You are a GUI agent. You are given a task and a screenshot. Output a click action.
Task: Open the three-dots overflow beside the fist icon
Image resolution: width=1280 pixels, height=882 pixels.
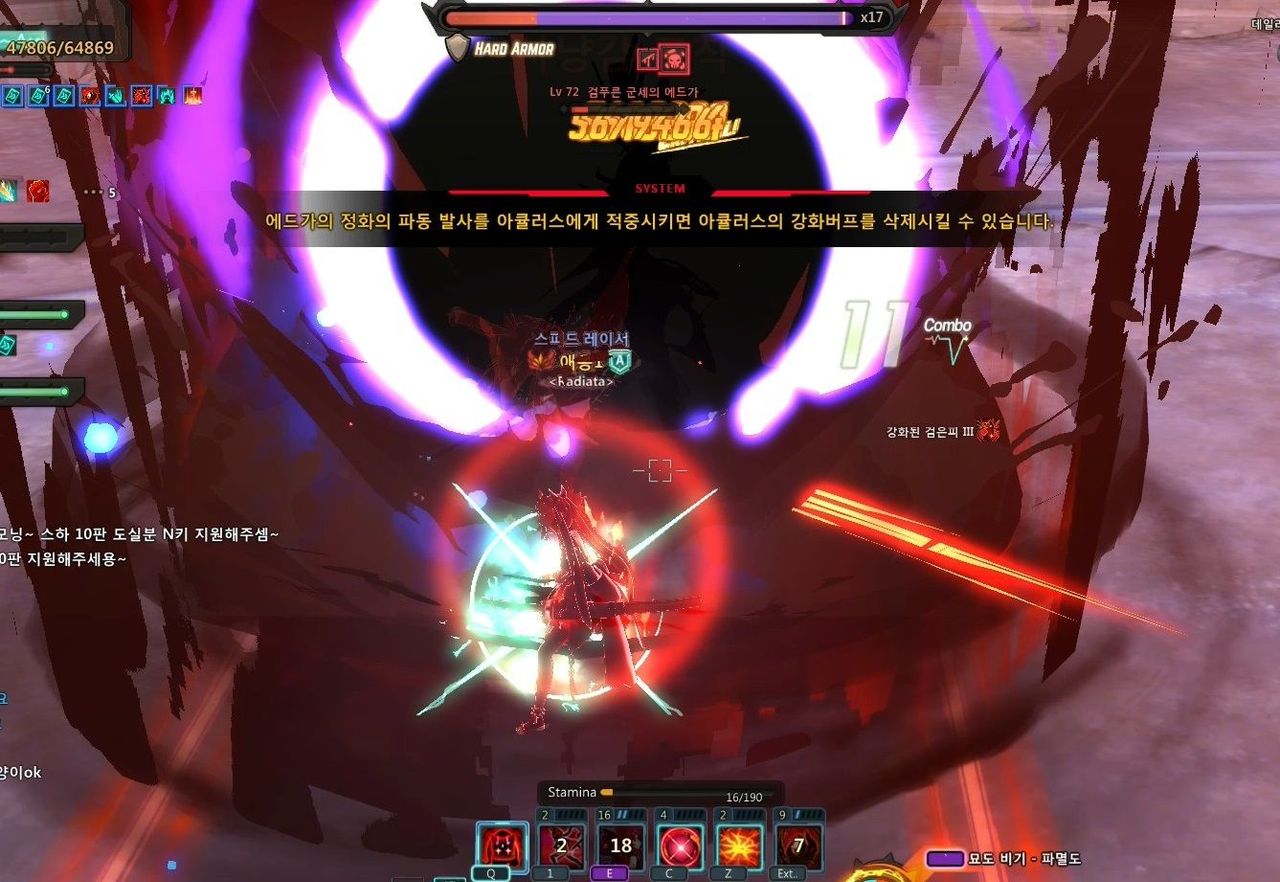[x=94, y=192]
